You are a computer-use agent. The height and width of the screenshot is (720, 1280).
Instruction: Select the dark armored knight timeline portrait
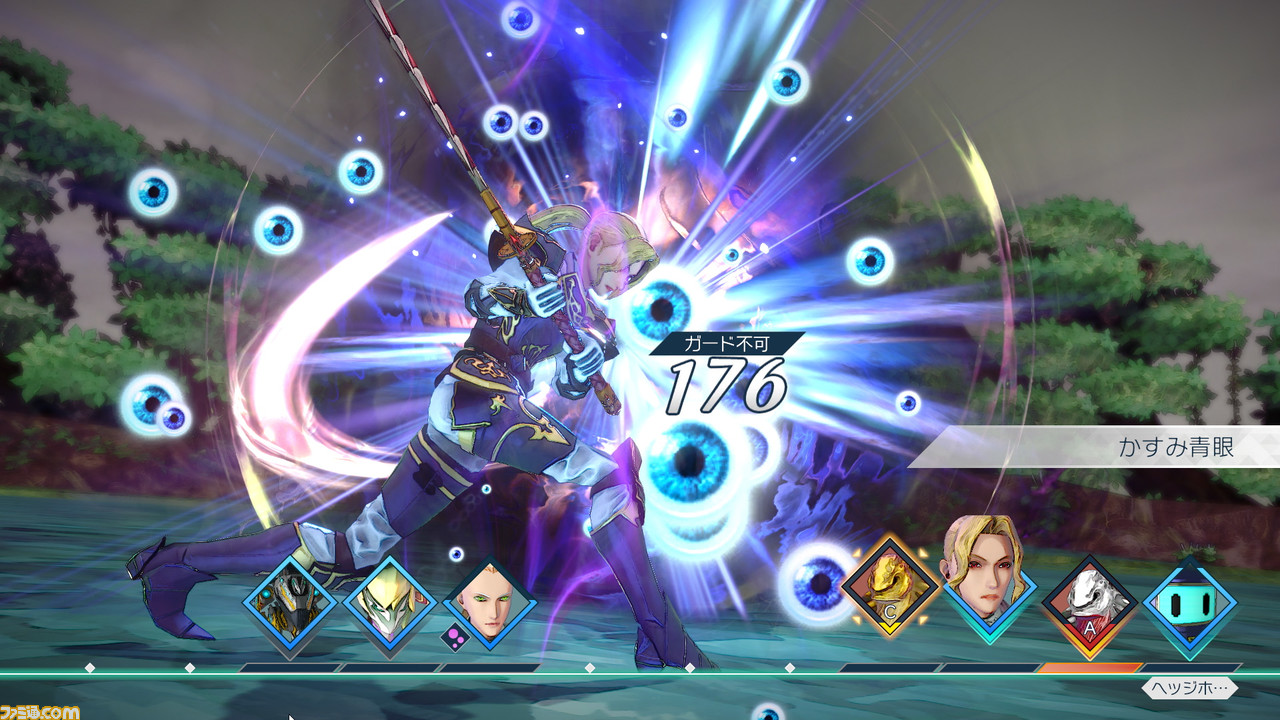tap(288, 604)
